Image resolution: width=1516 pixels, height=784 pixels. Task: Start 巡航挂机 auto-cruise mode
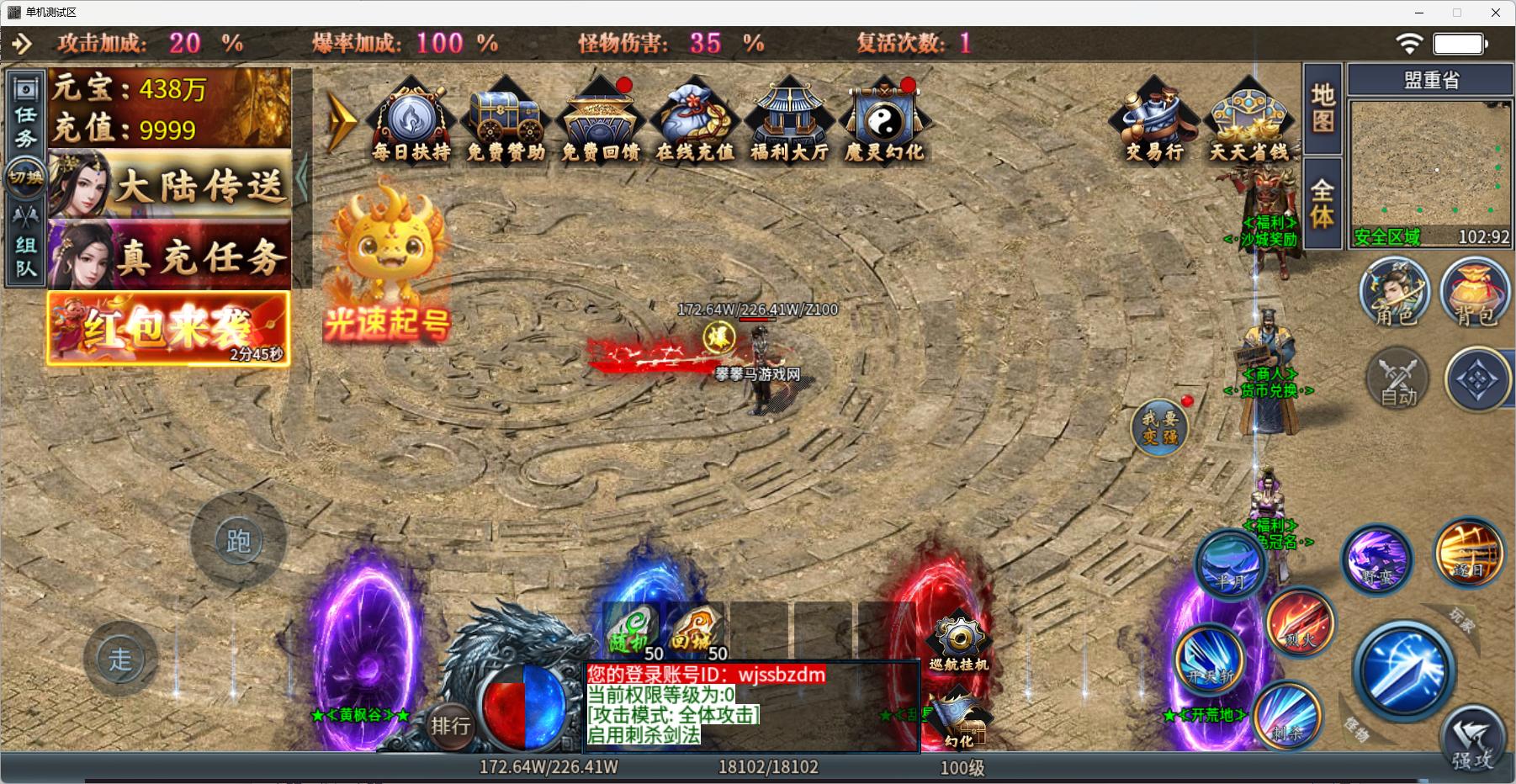958,642
